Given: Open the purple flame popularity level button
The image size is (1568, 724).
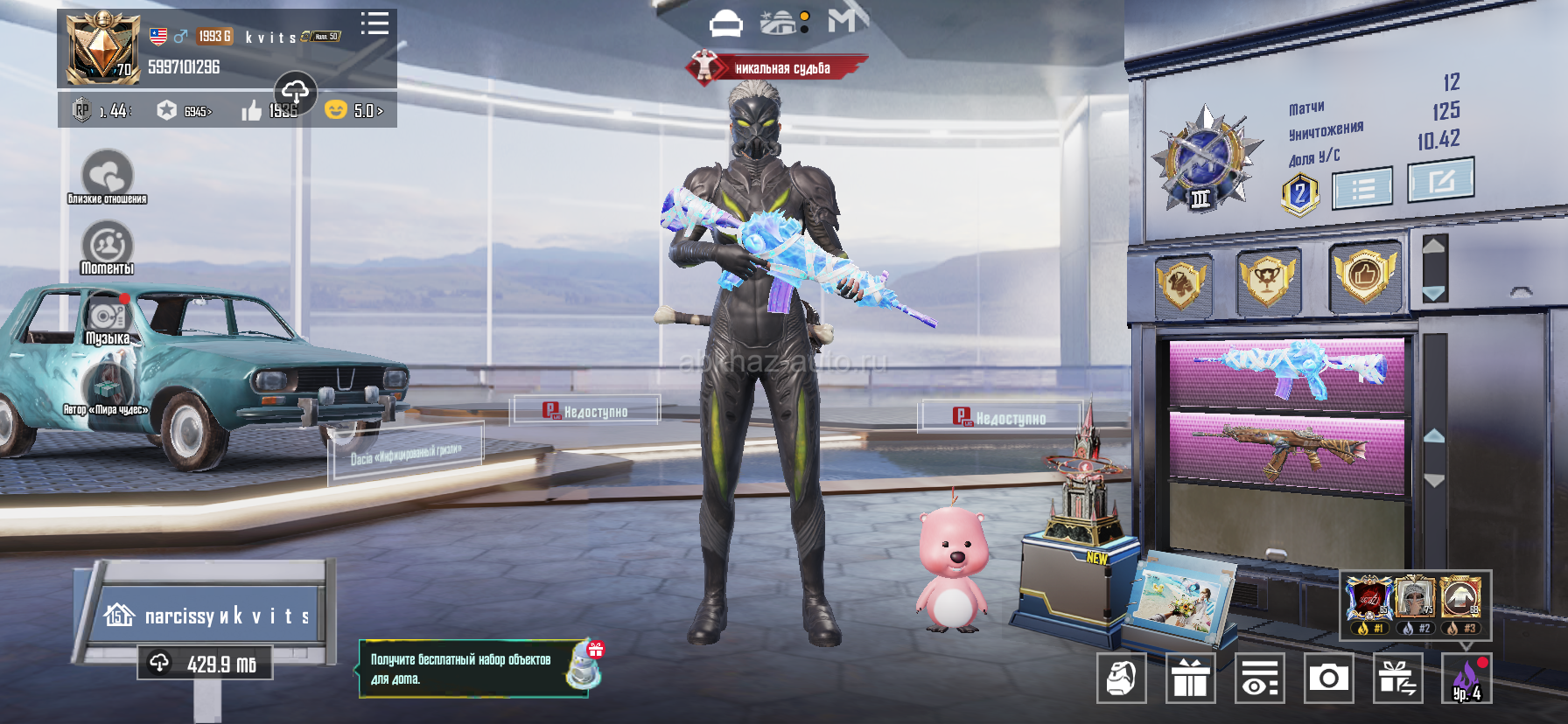Looking at the screenshot, I should [x=1466, y=678].
